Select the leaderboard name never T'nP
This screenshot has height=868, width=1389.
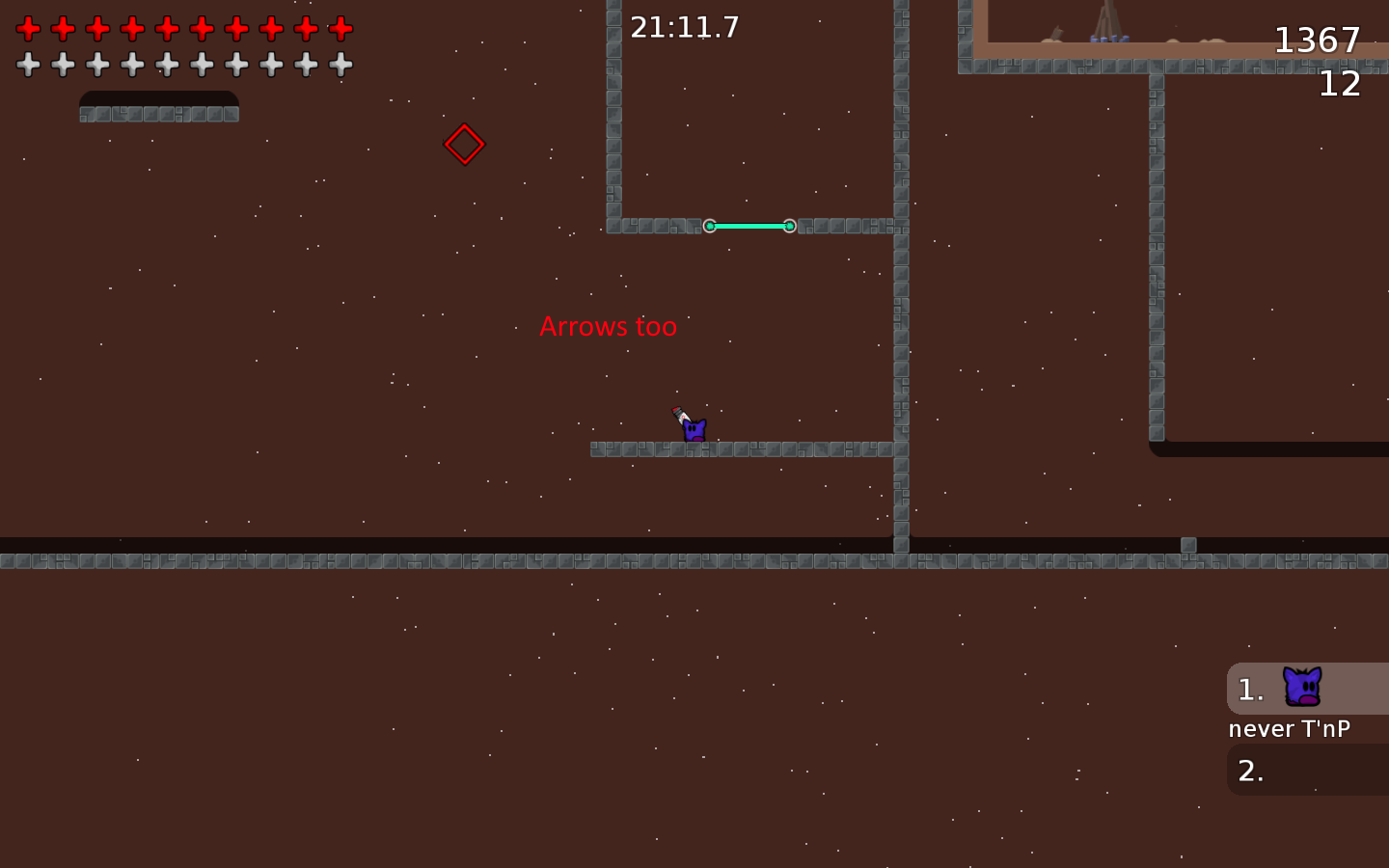pyautogui.click(x=1289, y=728)
